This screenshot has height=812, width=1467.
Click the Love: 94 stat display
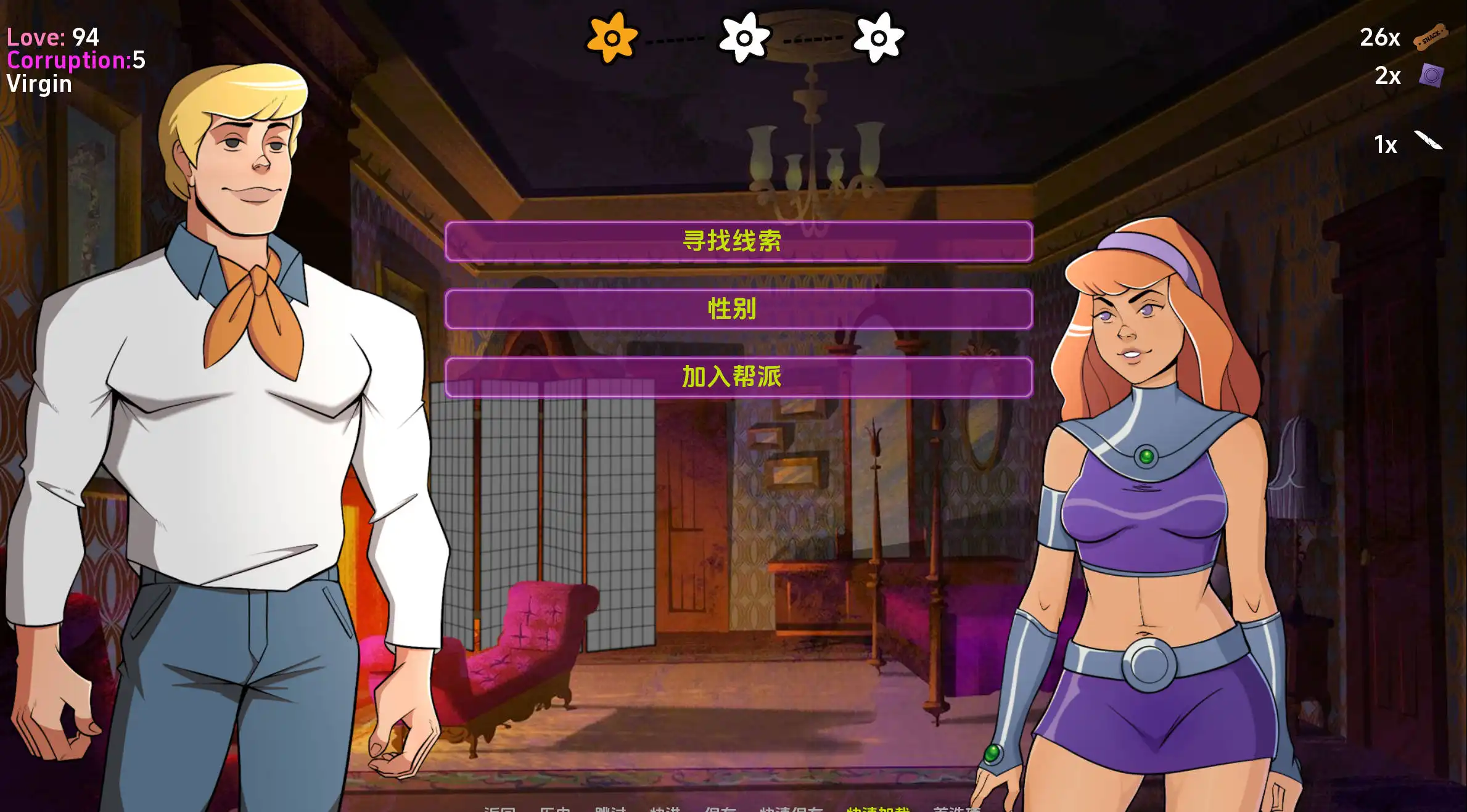point(52,37)
